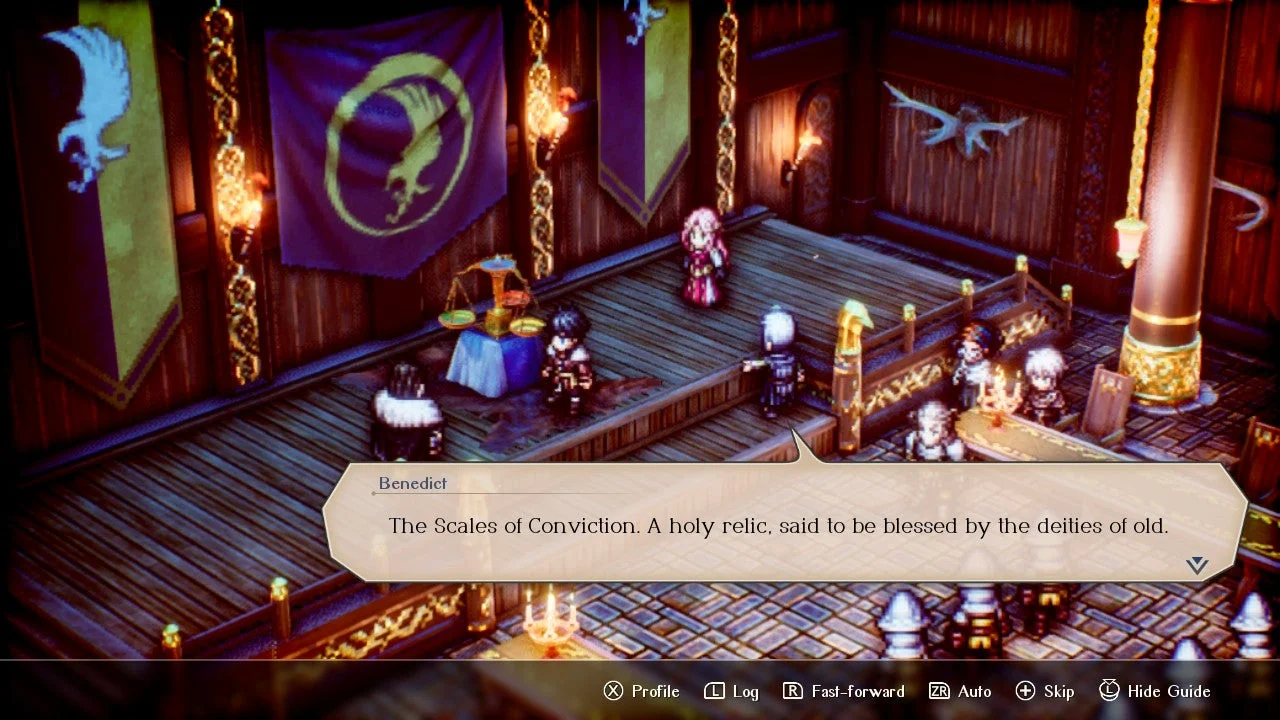Screen dimensions: 1280x720
Task: Advance dialogue with the continue arrow
Action: tap(1197, 566)
